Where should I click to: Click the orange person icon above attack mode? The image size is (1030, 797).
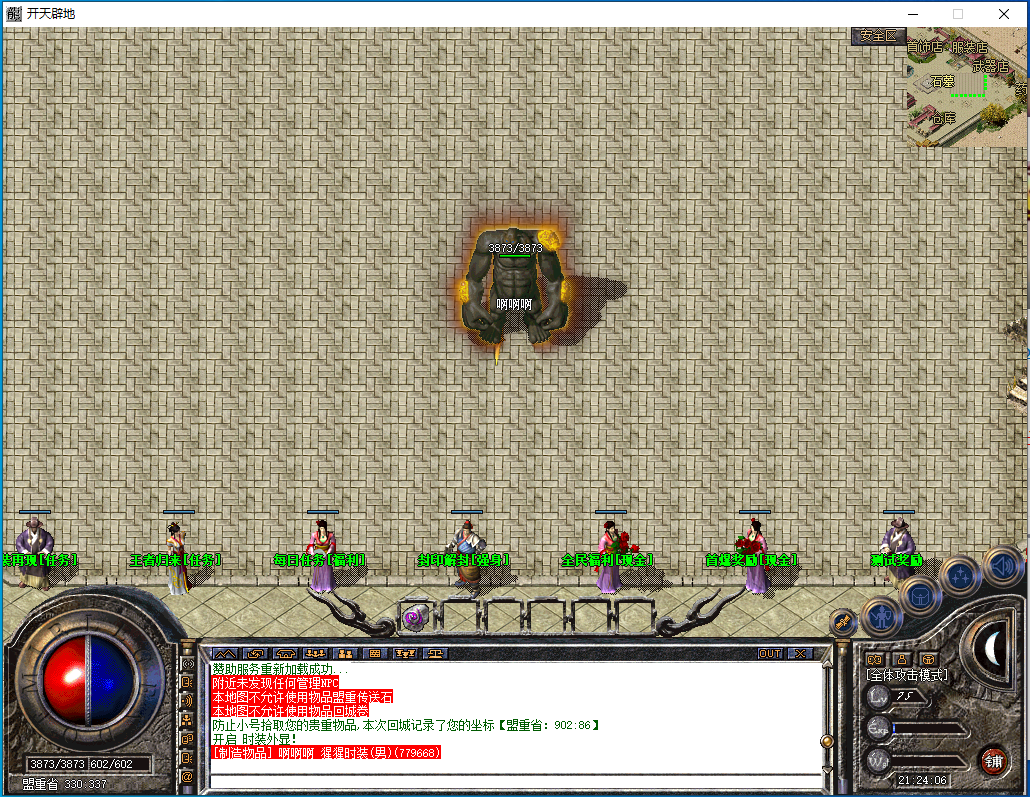point(901,658)
